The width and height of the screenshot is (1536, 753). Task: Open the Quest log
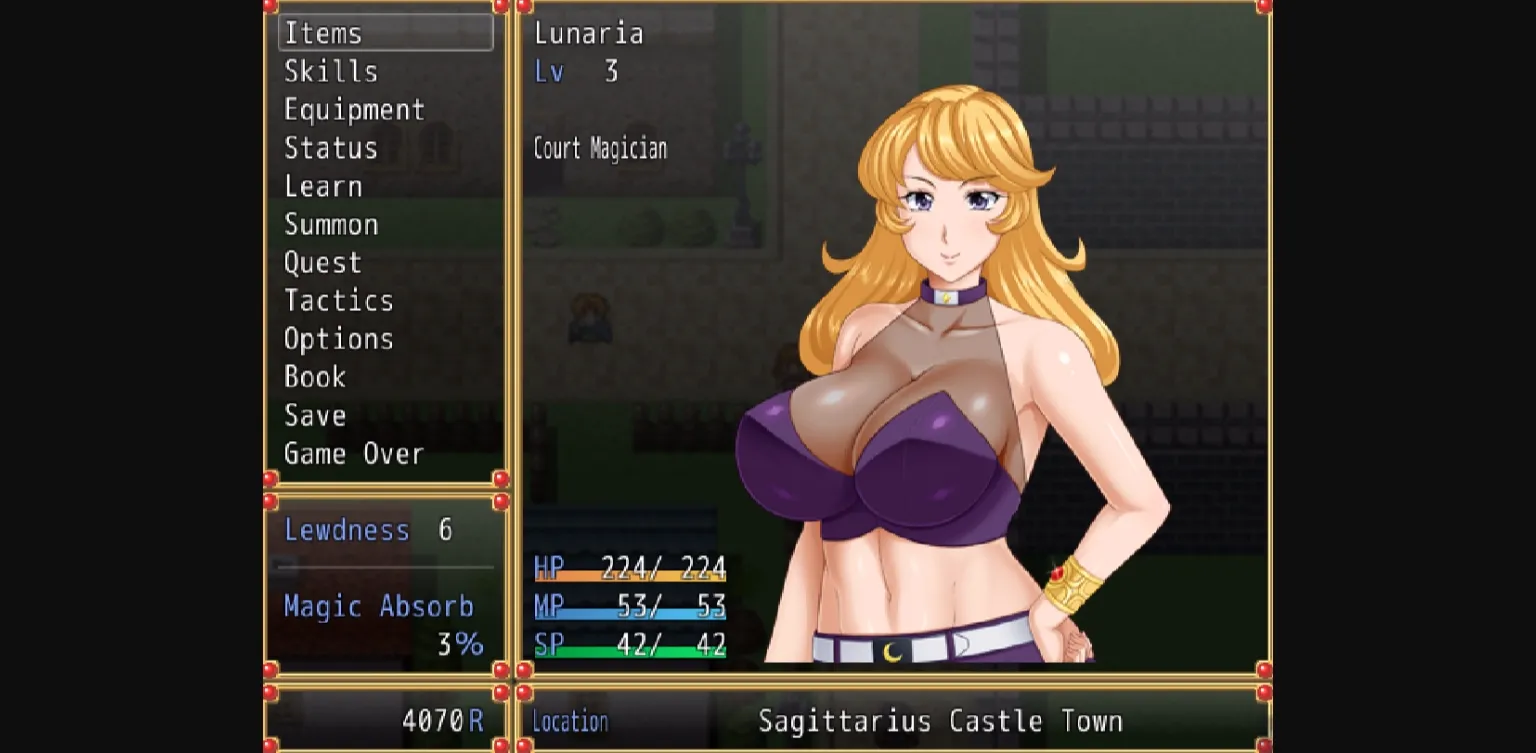pyautogui.click(x=322, y=262)
